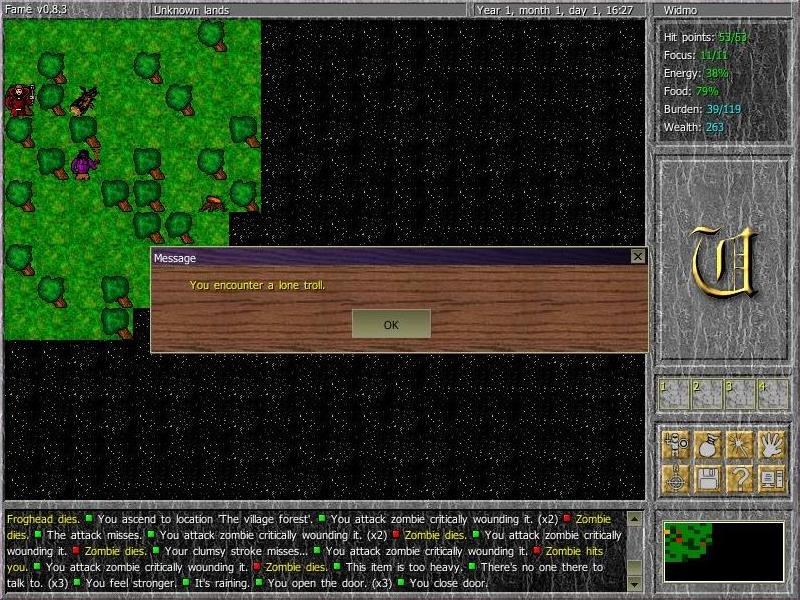
Task: Close the Message dialog window
Action: (x=638, y=257)
